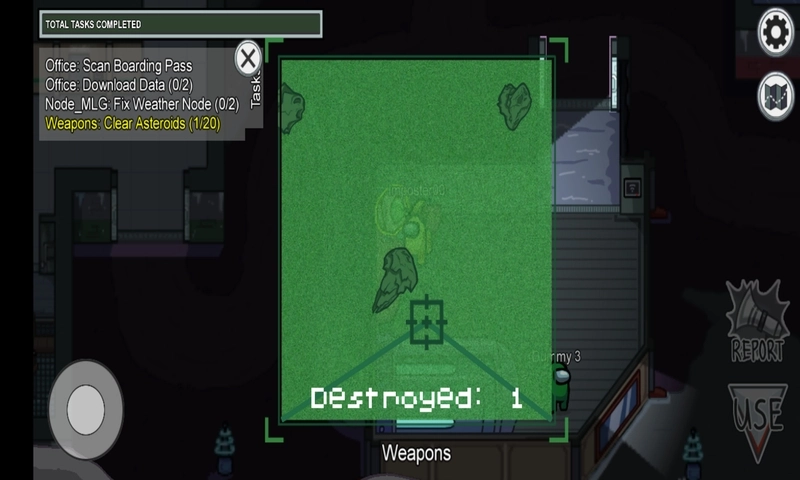Open the ship map
The height and width of the screenshot is (480, 800).
(777, 96)
